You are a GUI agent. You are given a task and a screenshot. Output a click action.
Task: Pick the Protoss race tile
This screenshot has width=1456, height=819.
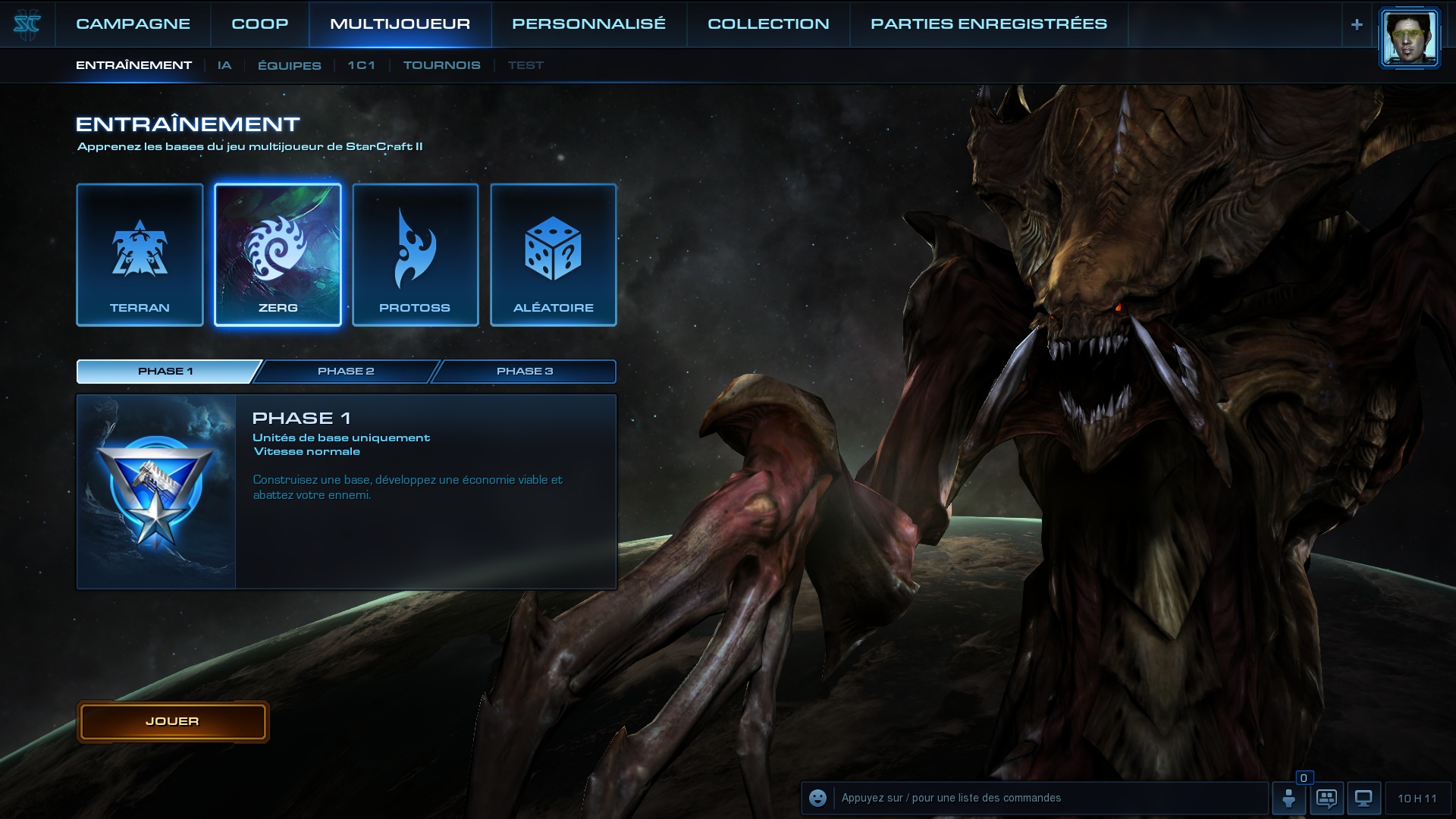click(415, 255)
